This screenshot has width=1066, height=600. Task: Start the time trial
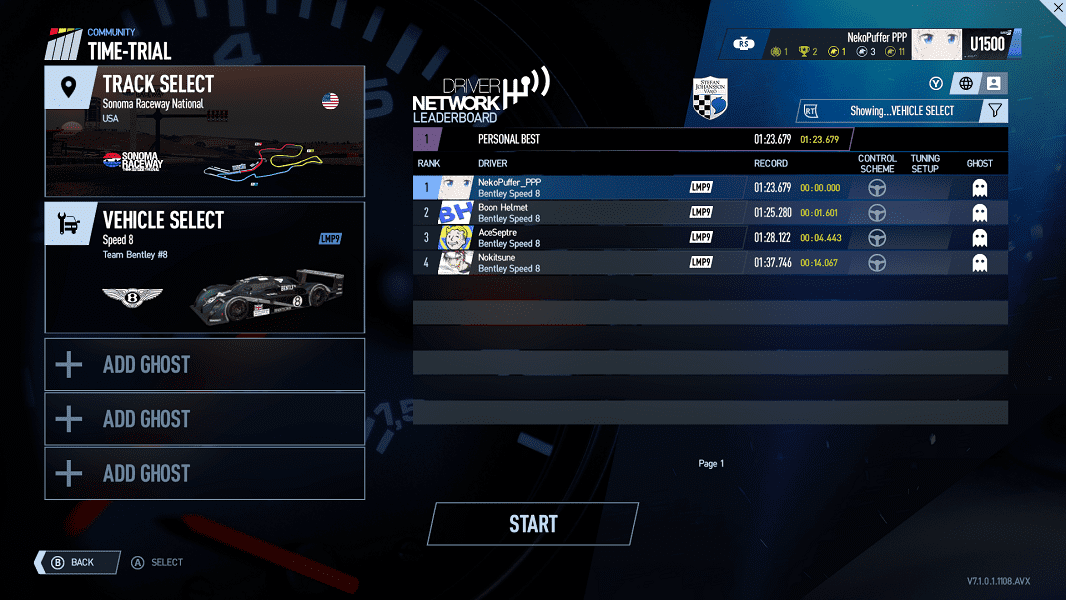coord(533,524)
